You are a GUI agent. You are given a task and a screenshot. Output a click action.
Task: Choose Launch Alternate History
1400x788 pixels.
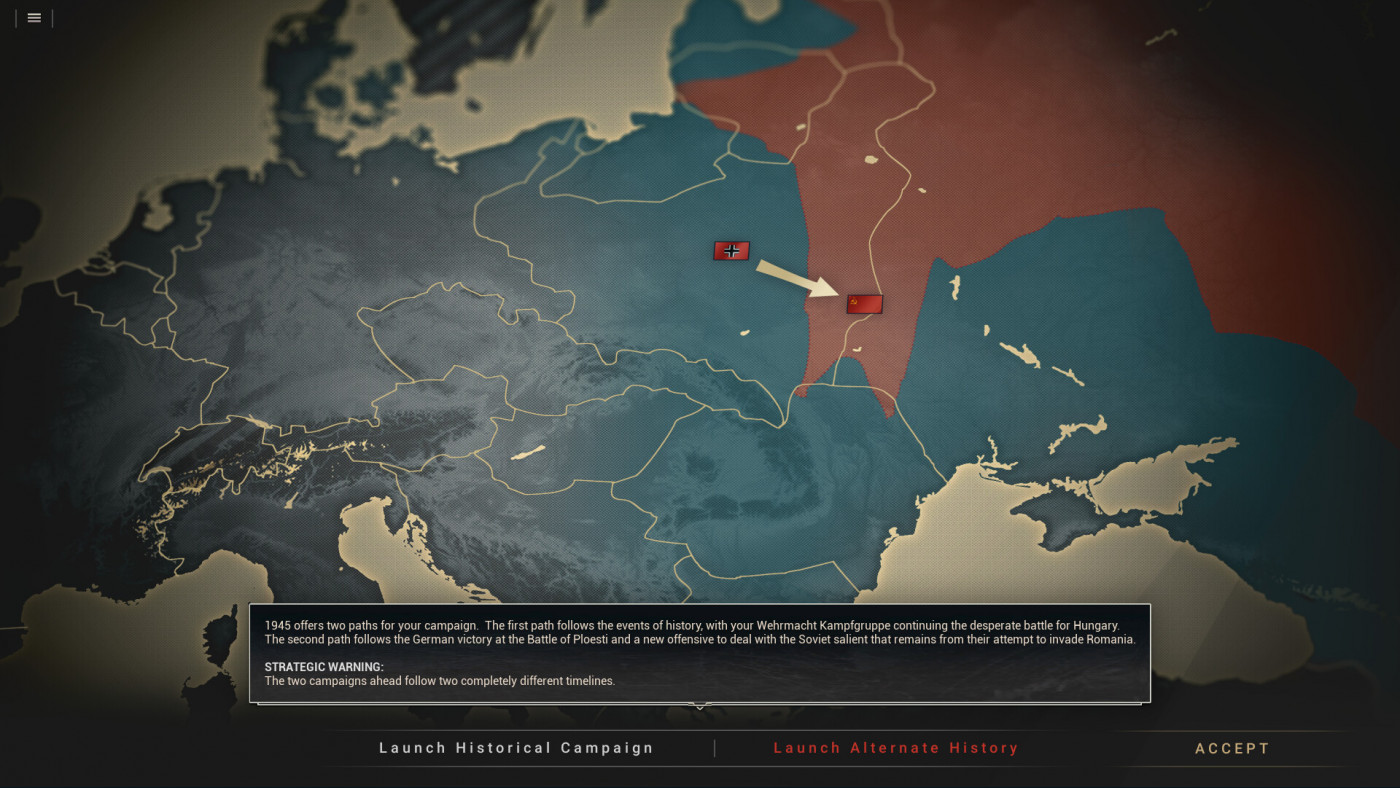[x=897, y=747]
